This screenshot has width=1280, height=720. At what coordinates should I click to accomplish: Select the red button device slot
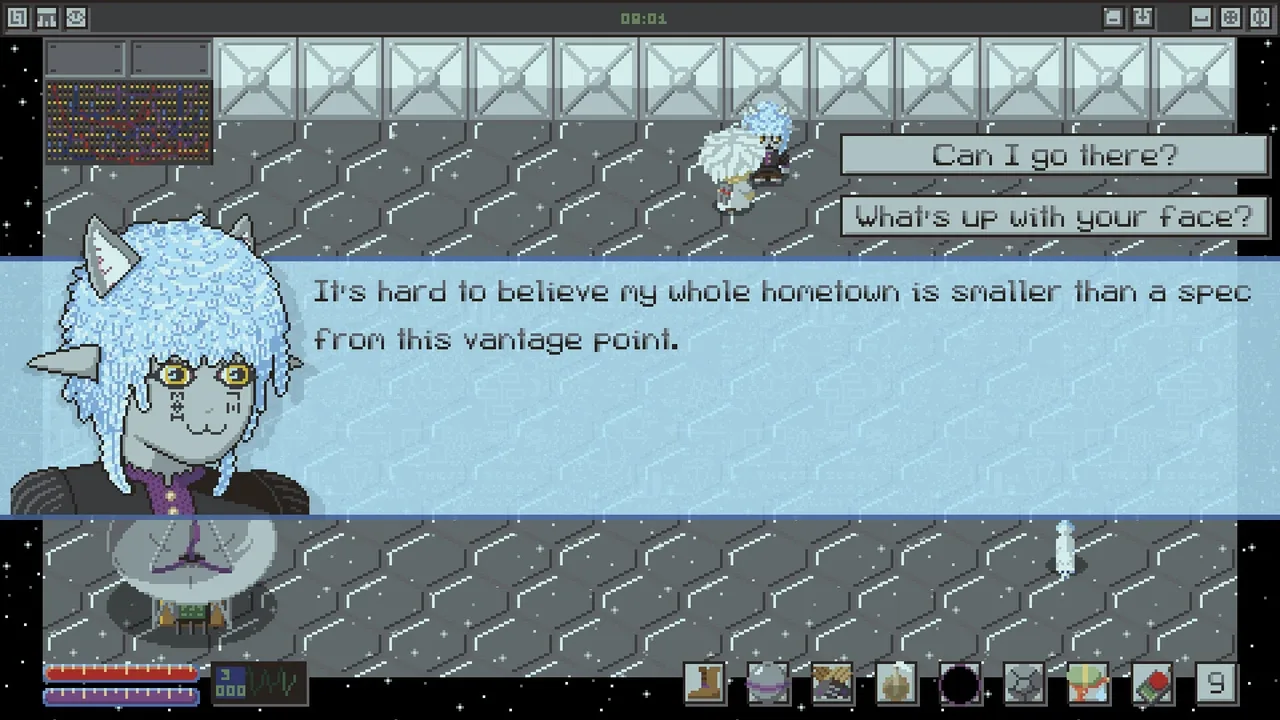click(x=1152, y=684)
